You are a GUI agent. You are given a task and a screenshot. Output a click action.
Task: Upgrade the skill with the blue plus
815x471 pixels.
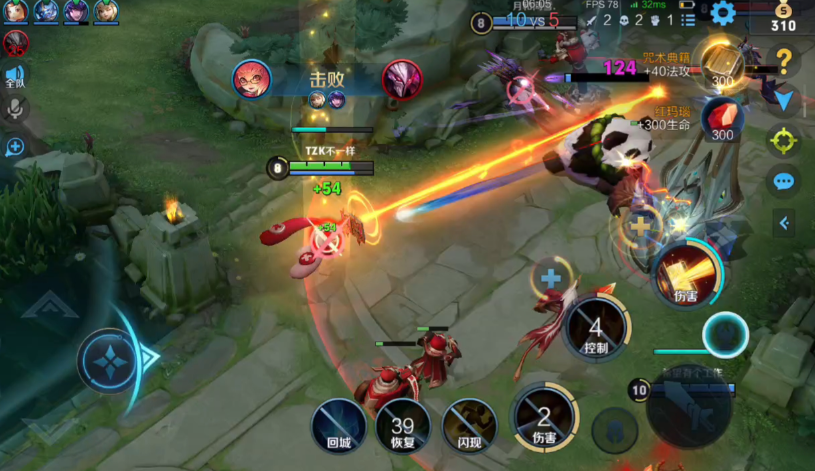pos(550,277)
